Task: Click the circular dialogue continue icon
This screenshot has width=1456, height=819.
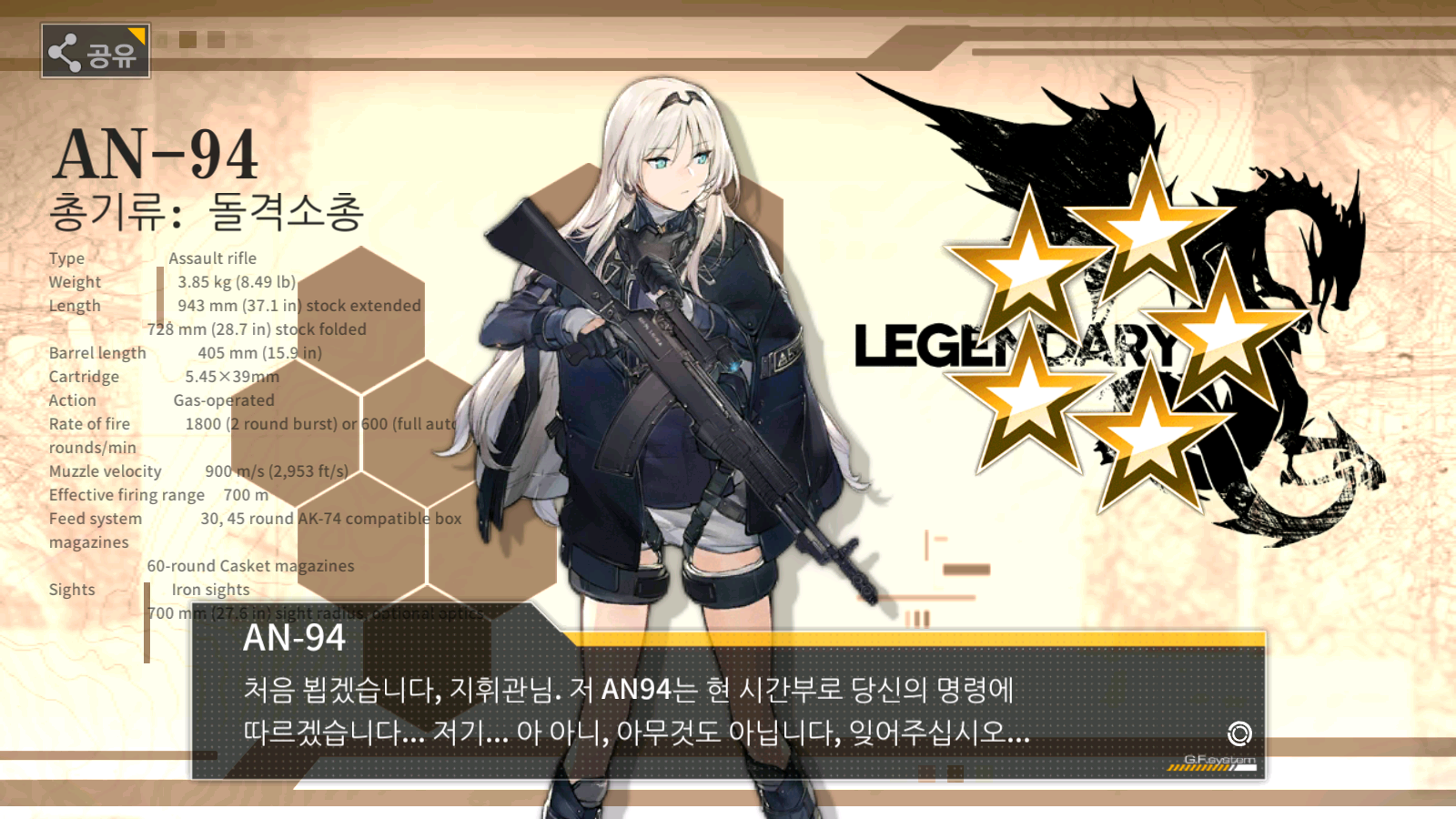Action: click(1239, 733)
